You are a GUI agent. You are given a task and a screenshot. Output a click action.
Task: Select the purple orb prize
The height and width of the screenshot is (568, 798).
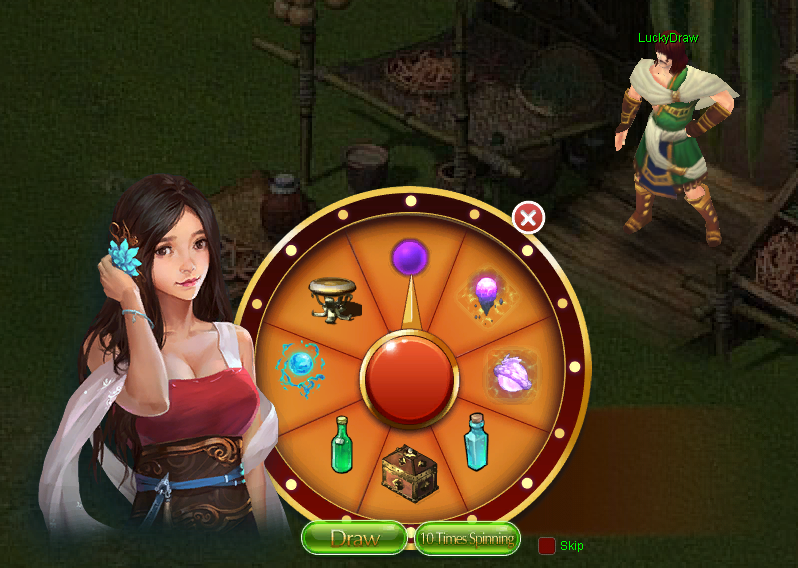tap(409, 257)
